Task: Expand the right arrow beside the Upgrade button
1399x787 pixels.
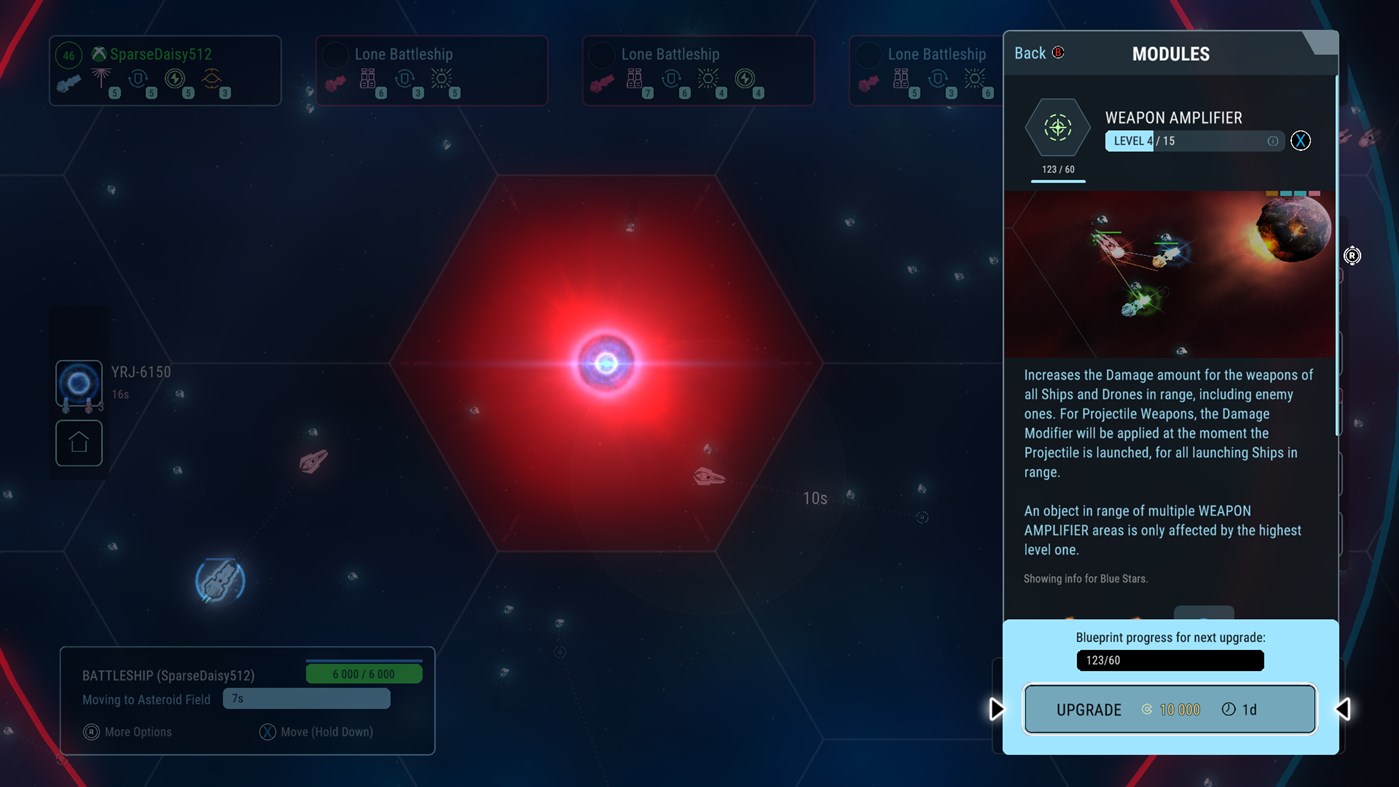Action: tap(996, 708)
